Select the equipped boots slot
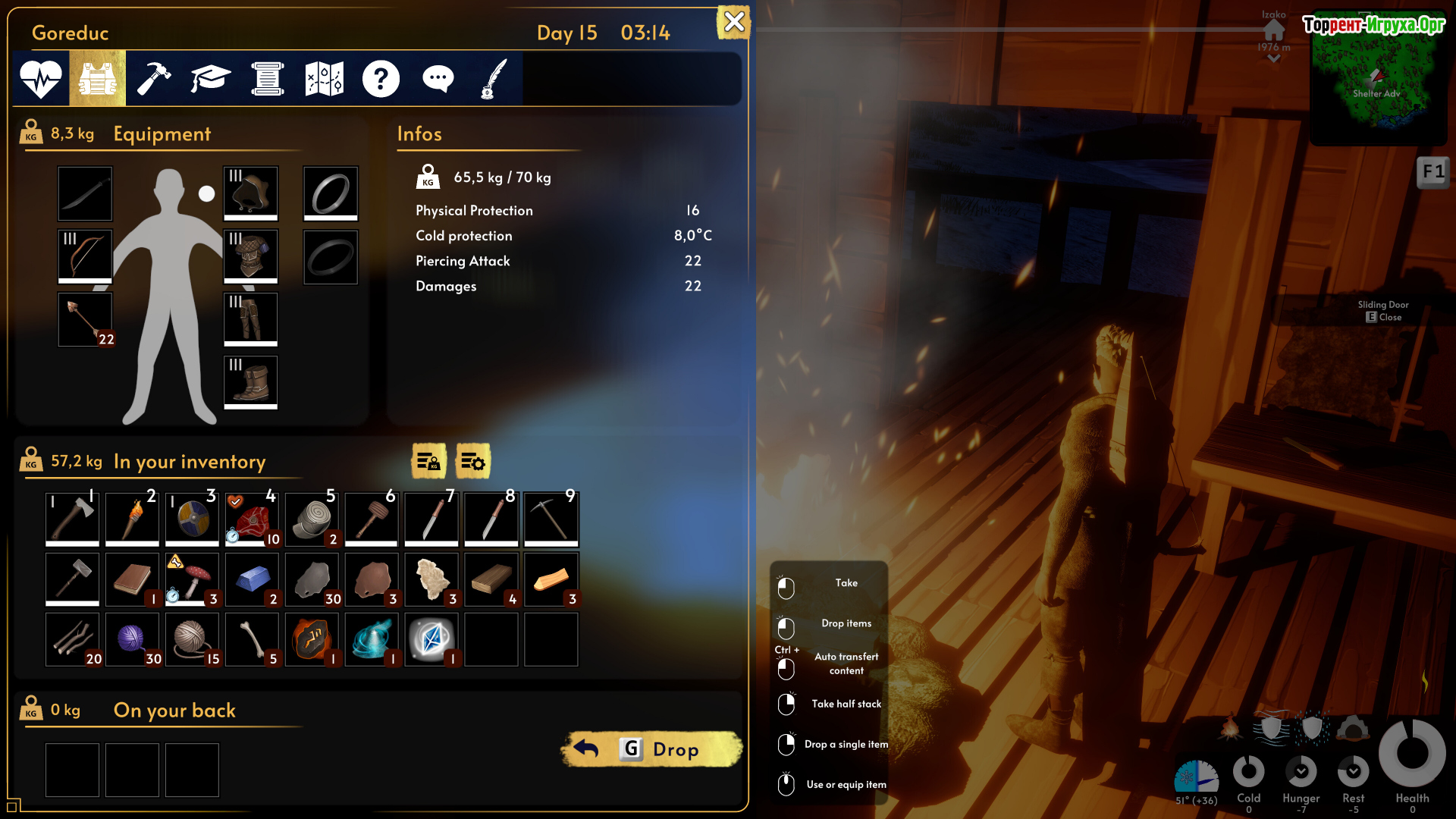1456x819 pixels. [251, 382]
